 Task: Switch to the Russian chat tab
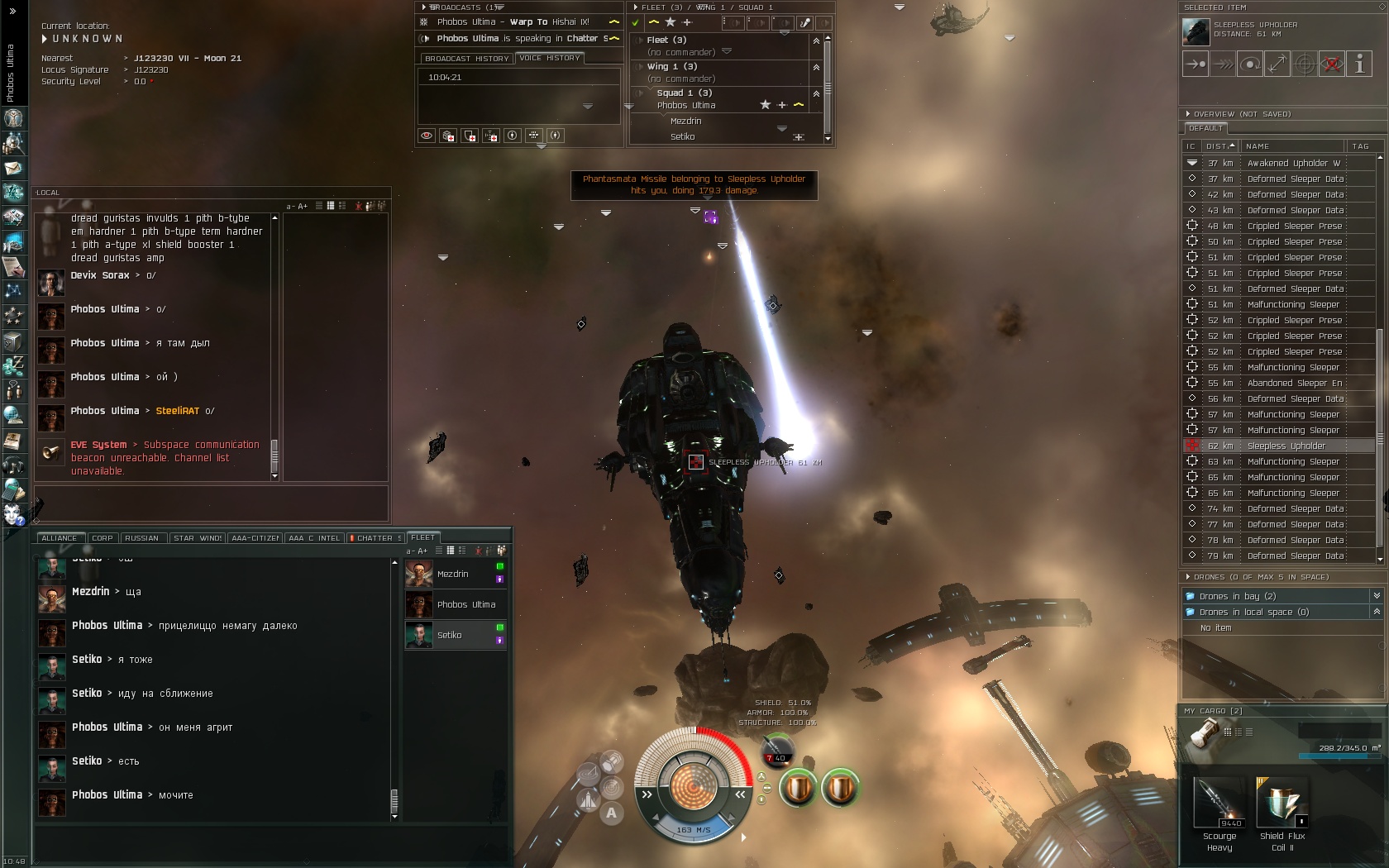point(141,538)
